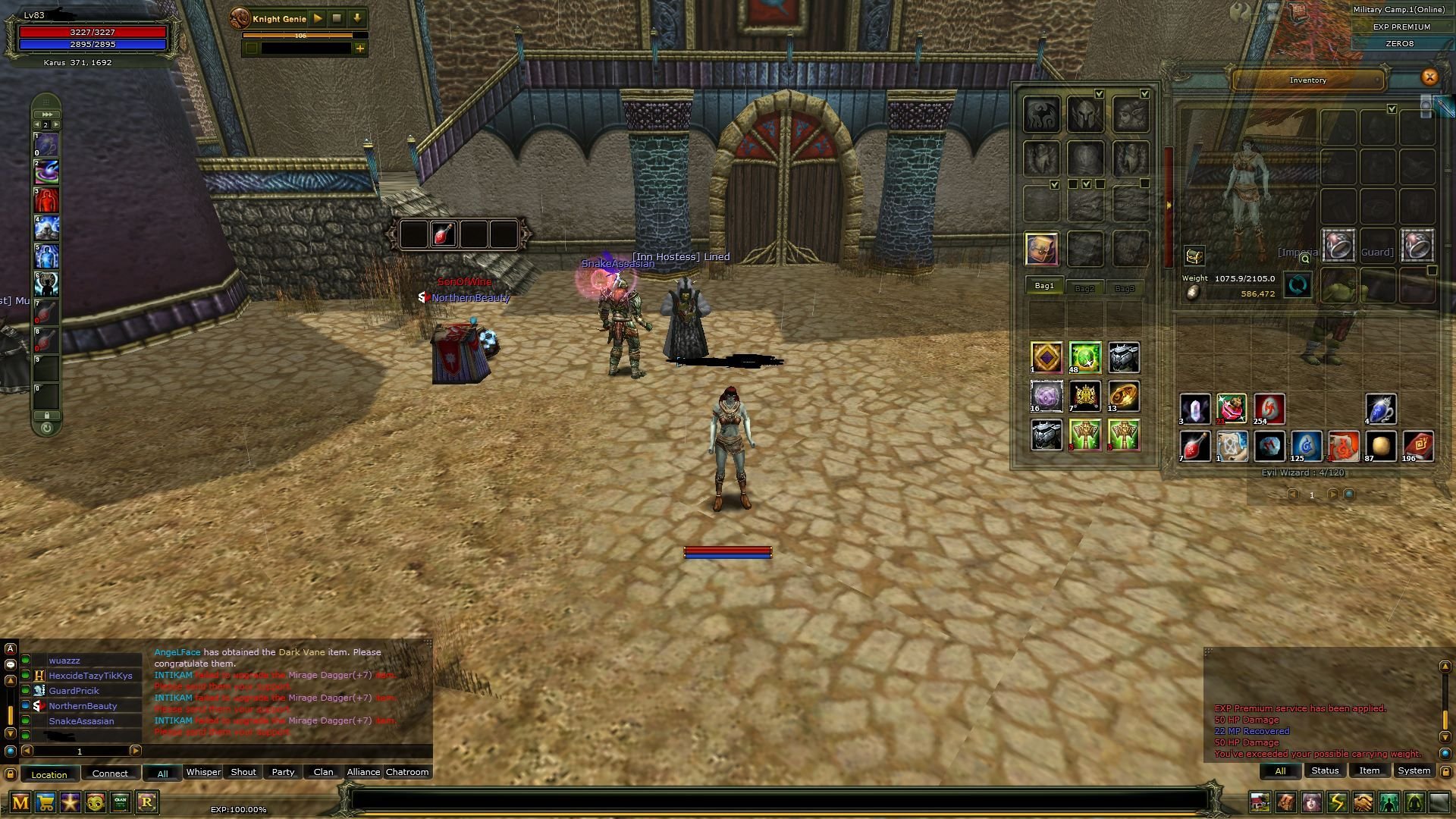Switch chat to the Clan channel

pyautogui.click(x=323, y=772)
